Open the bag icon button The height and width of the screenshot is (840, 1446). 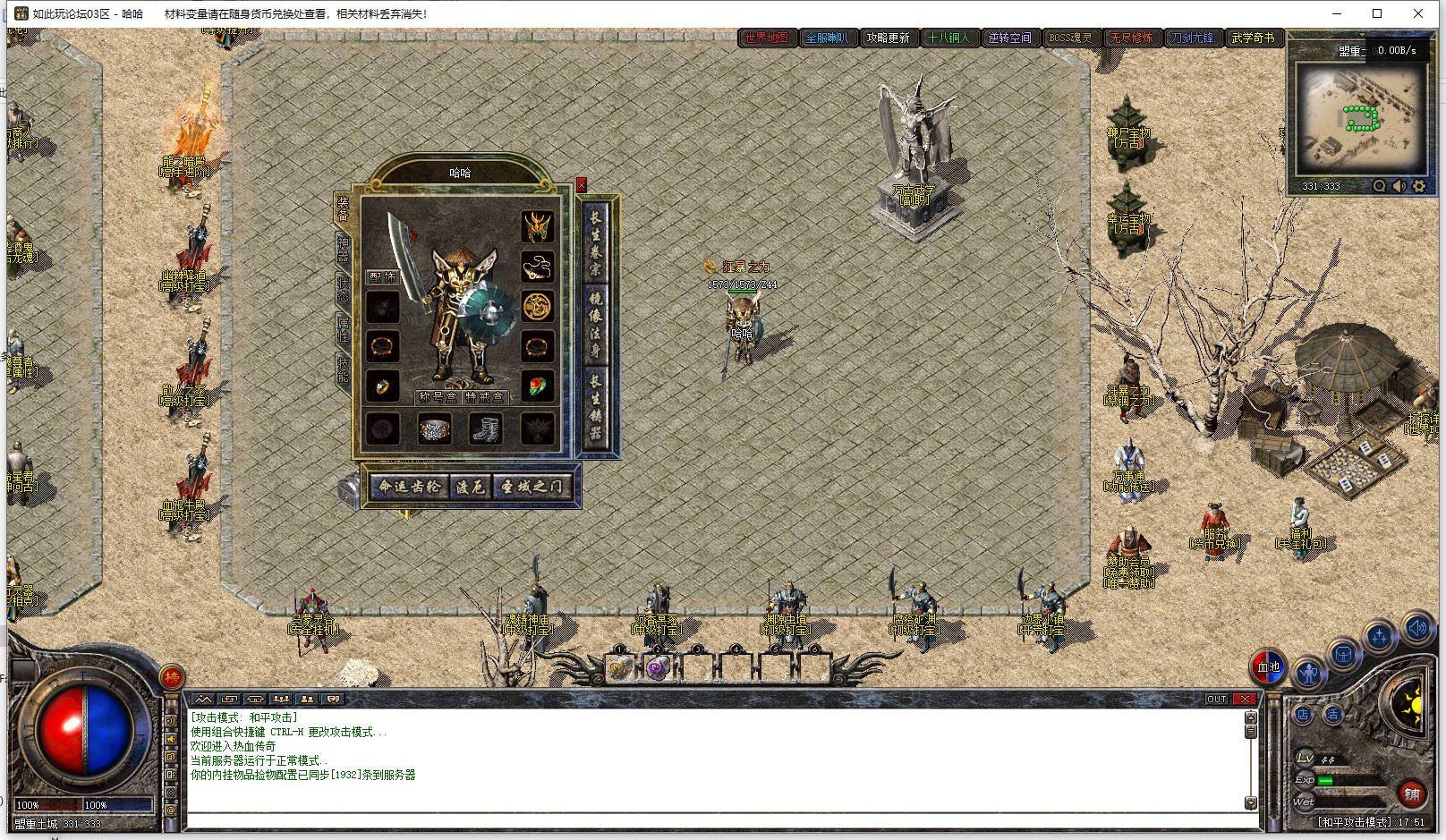click(1342, 655)
